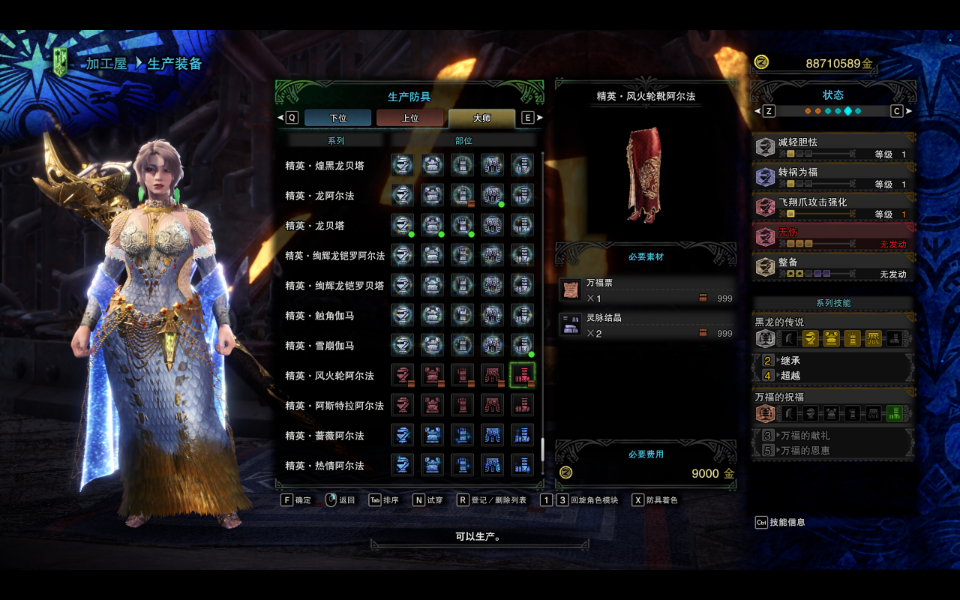The height and width of the screenshot is (600, 960).
Task: Choose the 精英·蔷薇阿尔法 armor series
Action: click(324, 436)
